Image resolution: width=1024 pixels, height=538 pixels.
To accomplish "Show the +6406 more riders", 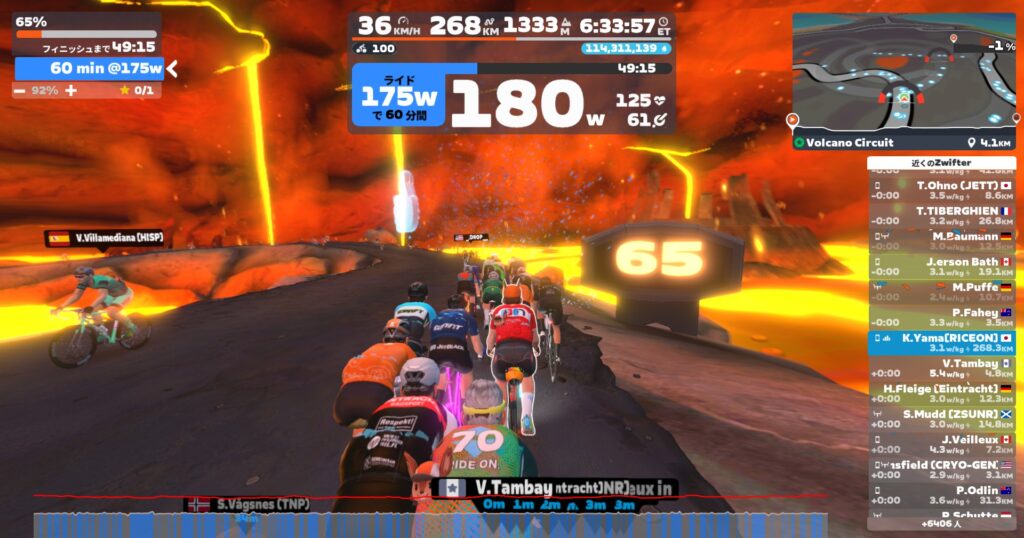I will [x=941, y=523].
